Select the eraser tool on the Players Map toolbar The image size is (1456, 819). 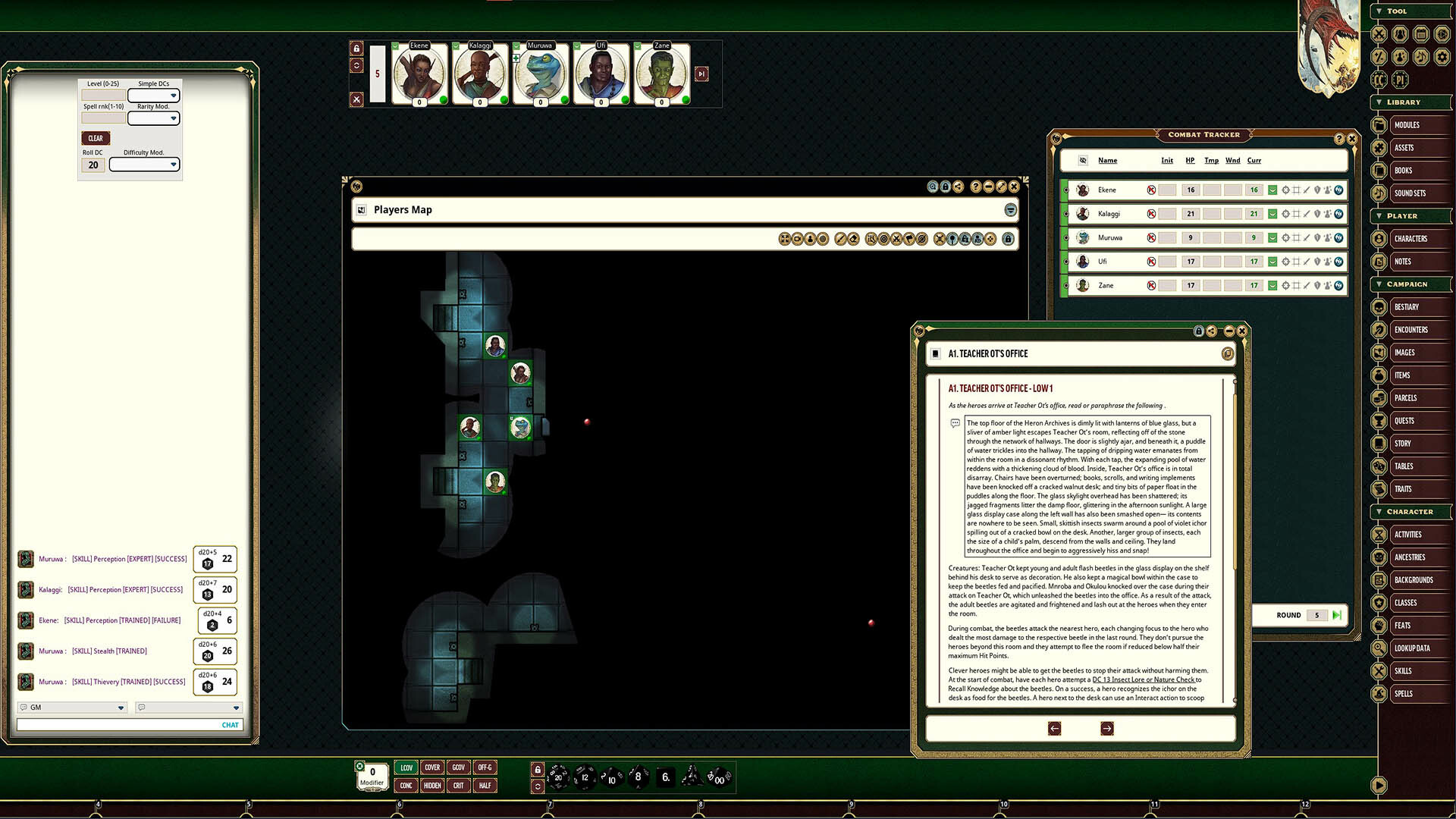pyautogui.click(x=854, y=239)
